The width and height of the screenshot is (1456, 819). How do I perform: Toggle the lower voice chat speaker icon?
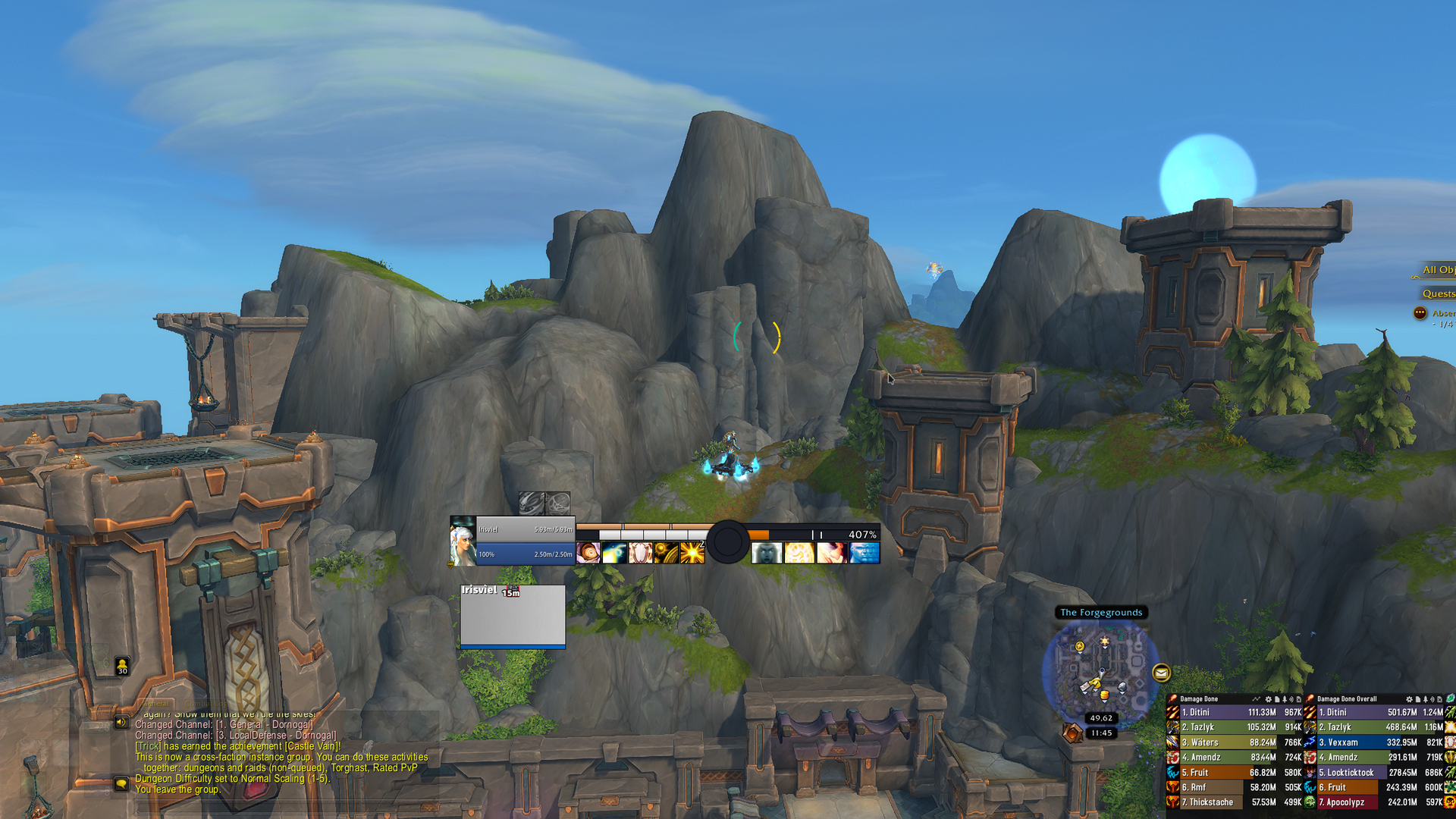(121, 784)
